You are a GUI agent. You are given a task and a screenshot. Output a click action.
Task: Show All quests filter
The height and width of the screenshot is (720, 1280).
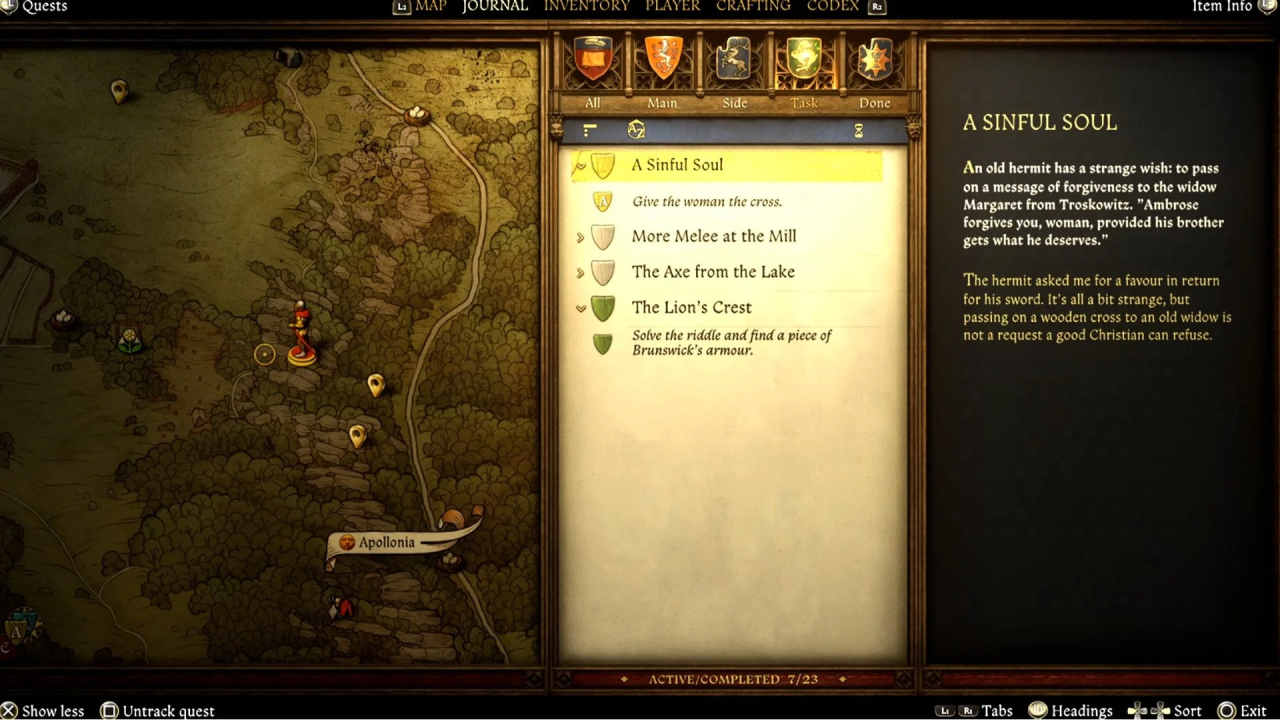(x=593, y=70)
